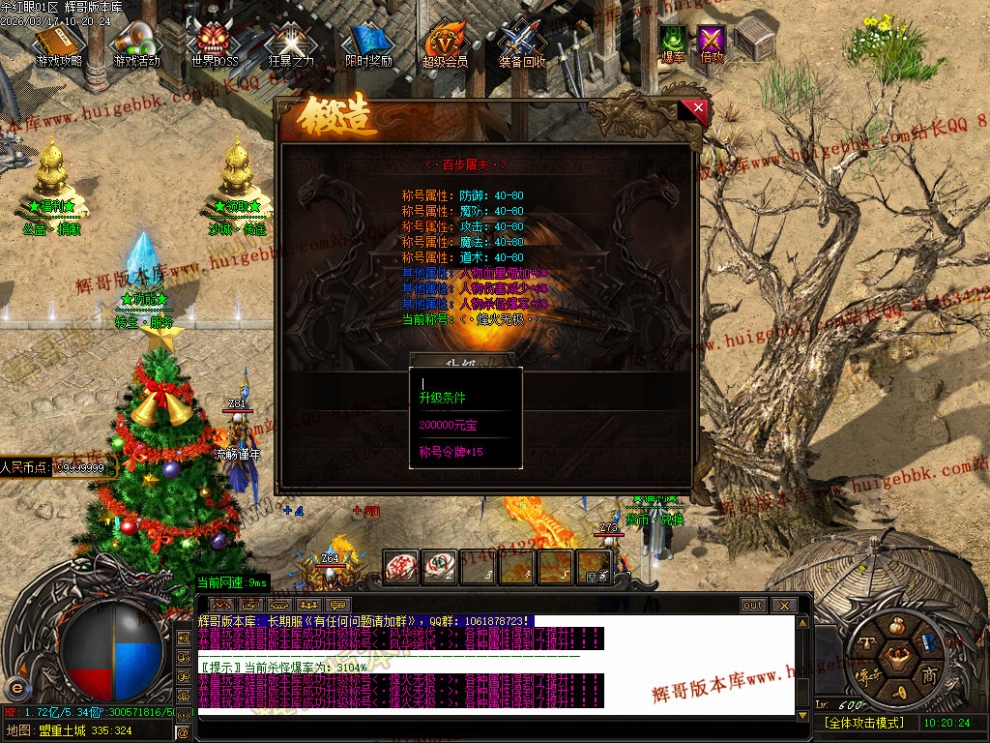This screenshot has width=990, height=743.
Task: Click the chat window 'out' button
Action: click(x=752, y=605)
